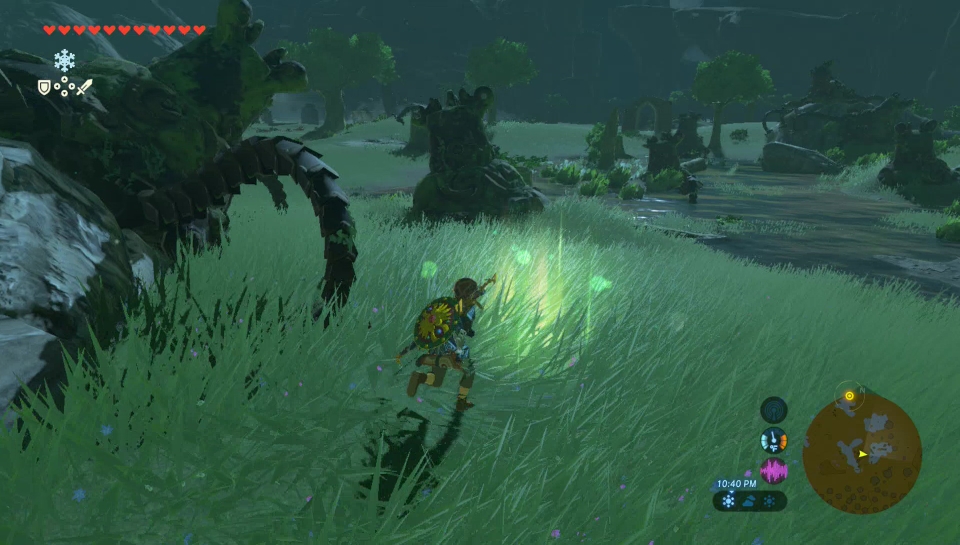Choose the sword quick-select icon

(84, 87)
